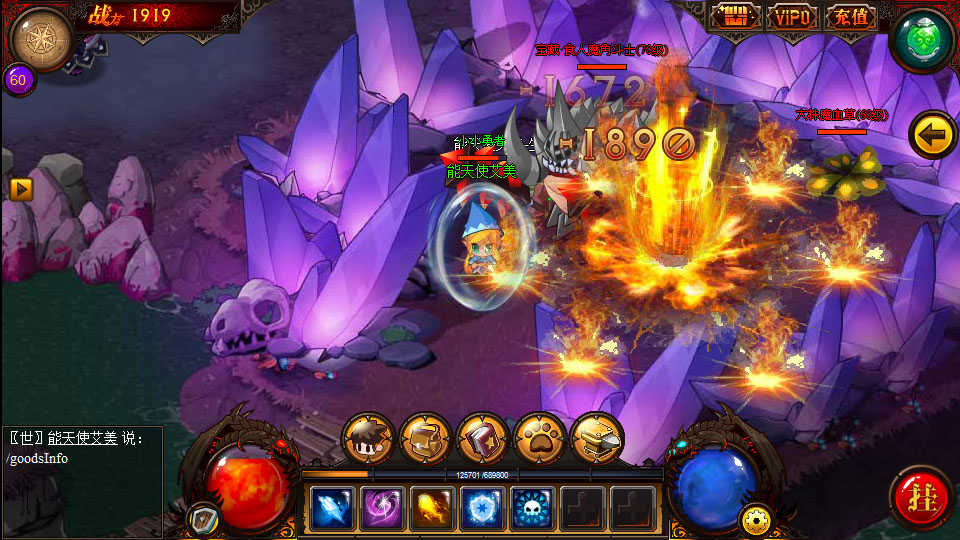This screenshot has height=540, width=960.
Task: Toggle the red 挂 auto-battle button
Action: [921, 497]
